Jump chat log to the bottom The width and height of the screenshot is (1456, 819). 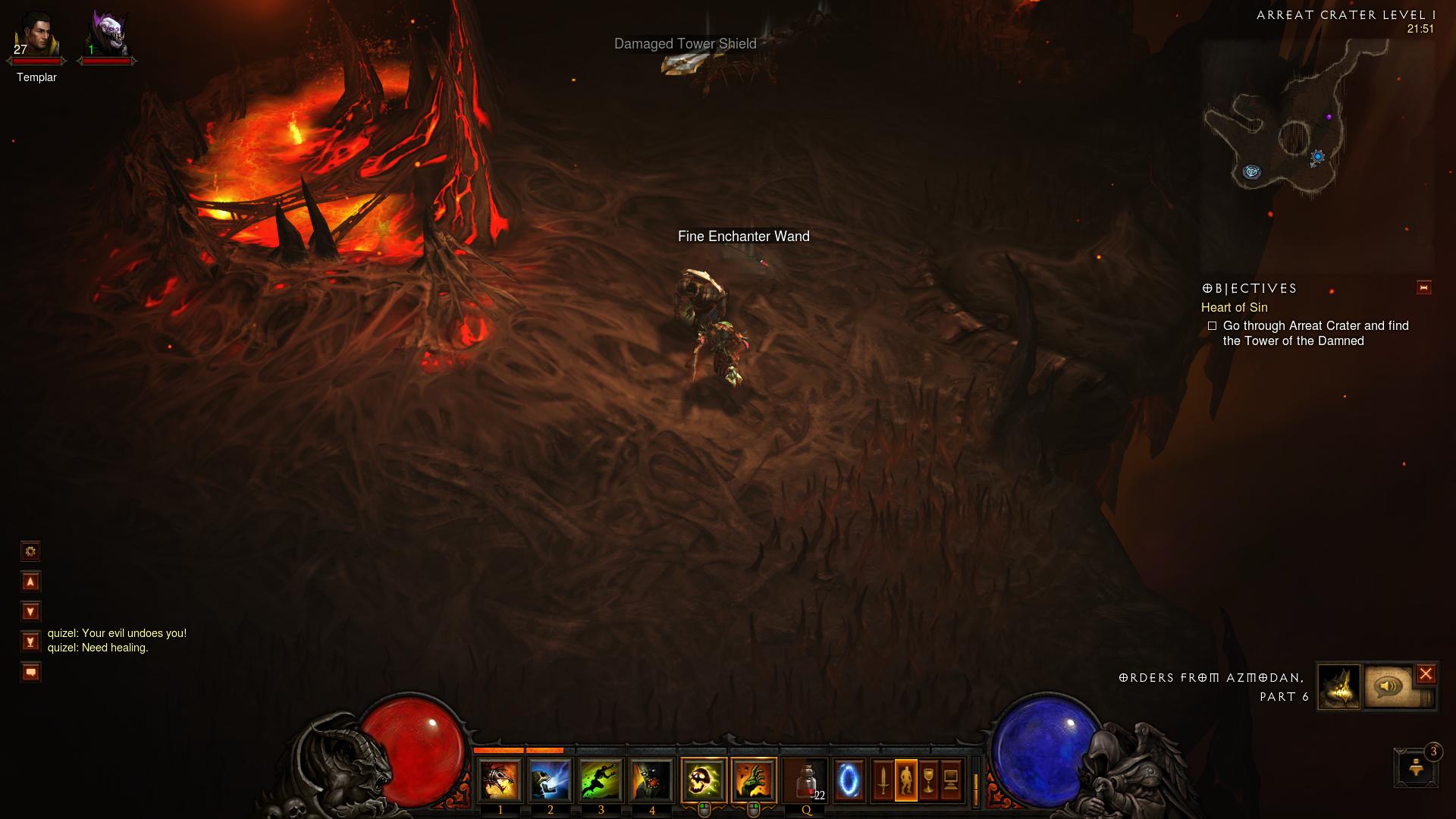click(x=30, y=642)
